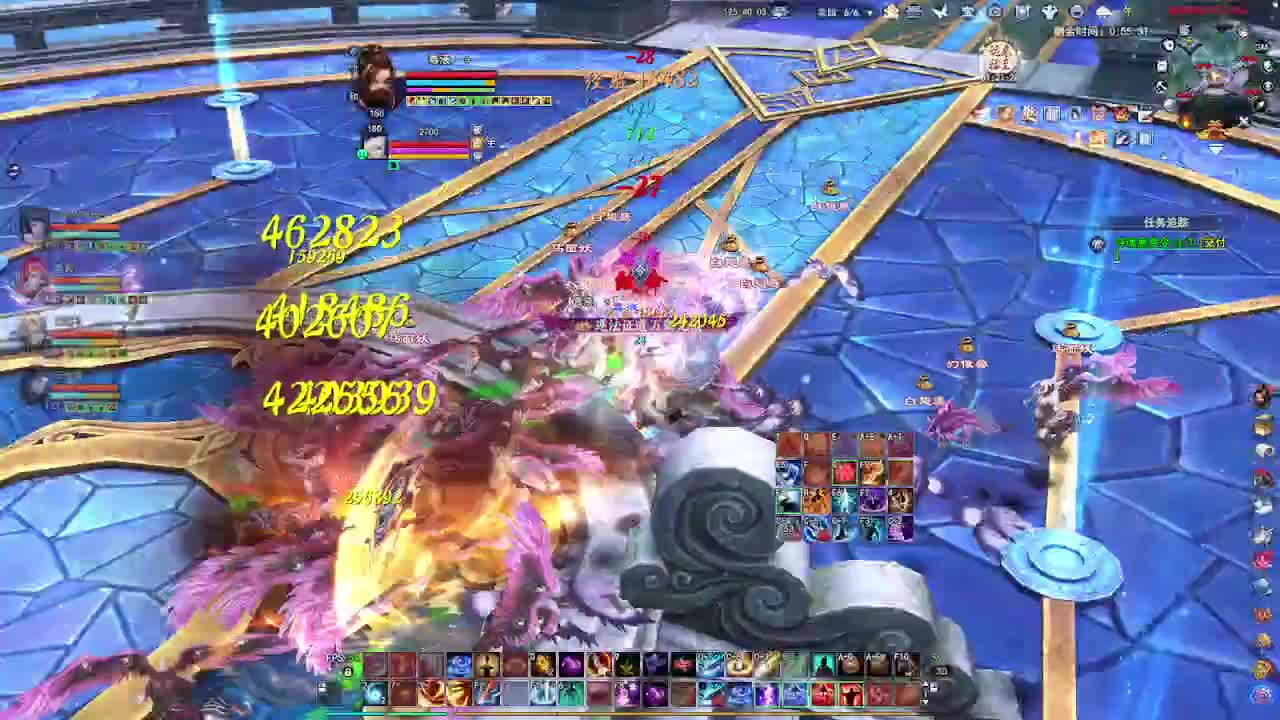Switch to the 任务追踪 panel title tab
Image resolution: width=1280 pixels, height=720 pixels.
(1166, 222)
